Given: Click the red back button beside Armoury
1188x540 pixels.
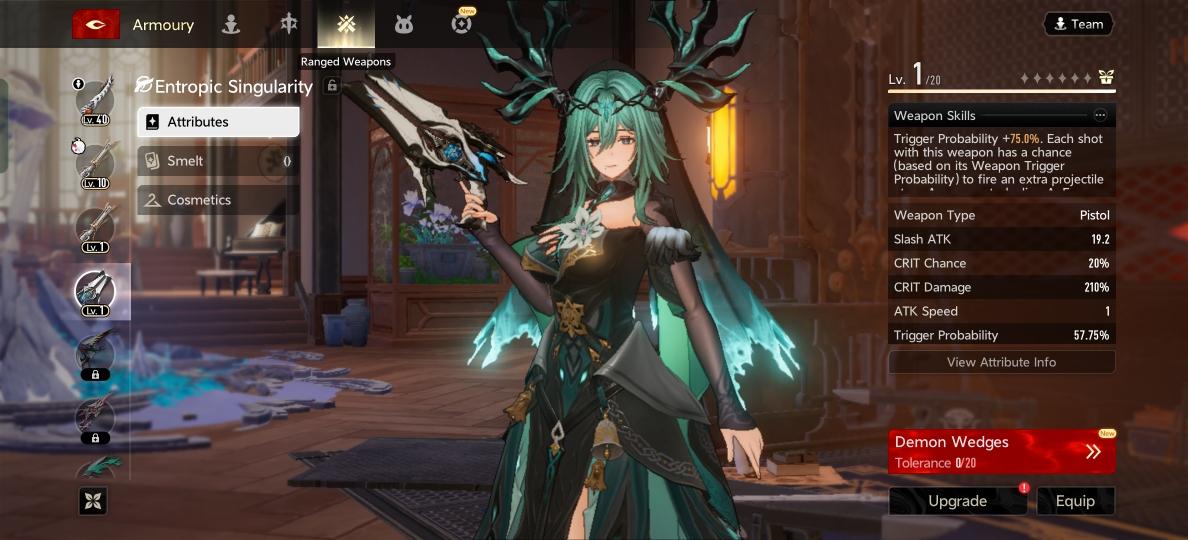Looking at the screenshot, I should click(x=96, y=24).
